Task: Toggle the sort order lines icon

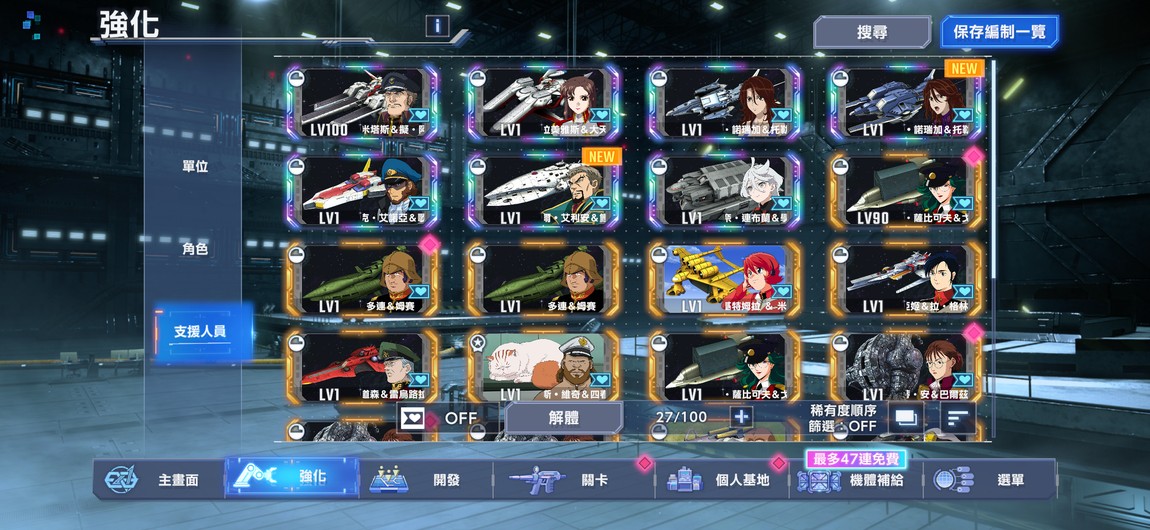Action: pyautogui.click(x=959, y=417)
